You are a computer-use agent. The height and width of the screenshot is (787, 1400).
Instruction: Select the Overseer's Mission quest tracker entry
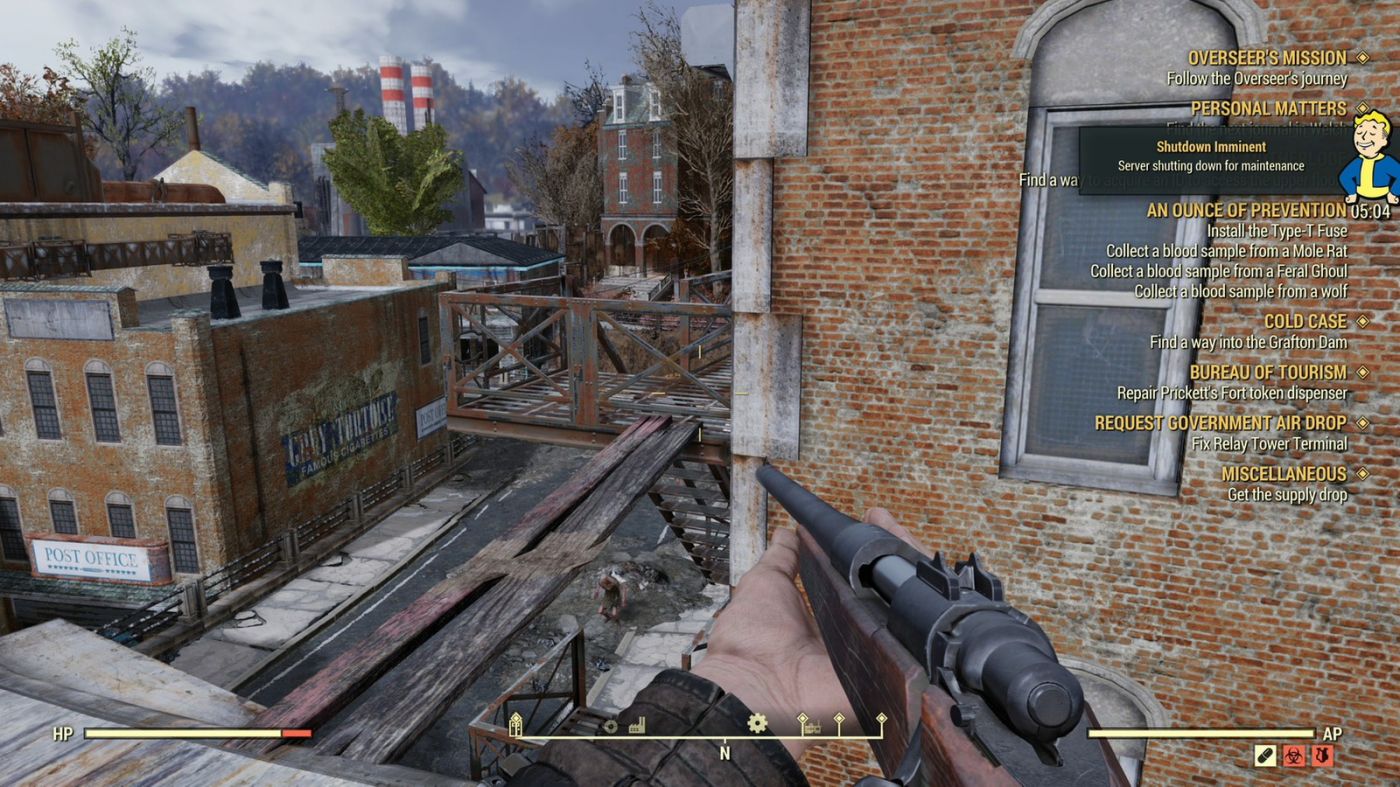tap(1267, 58)
